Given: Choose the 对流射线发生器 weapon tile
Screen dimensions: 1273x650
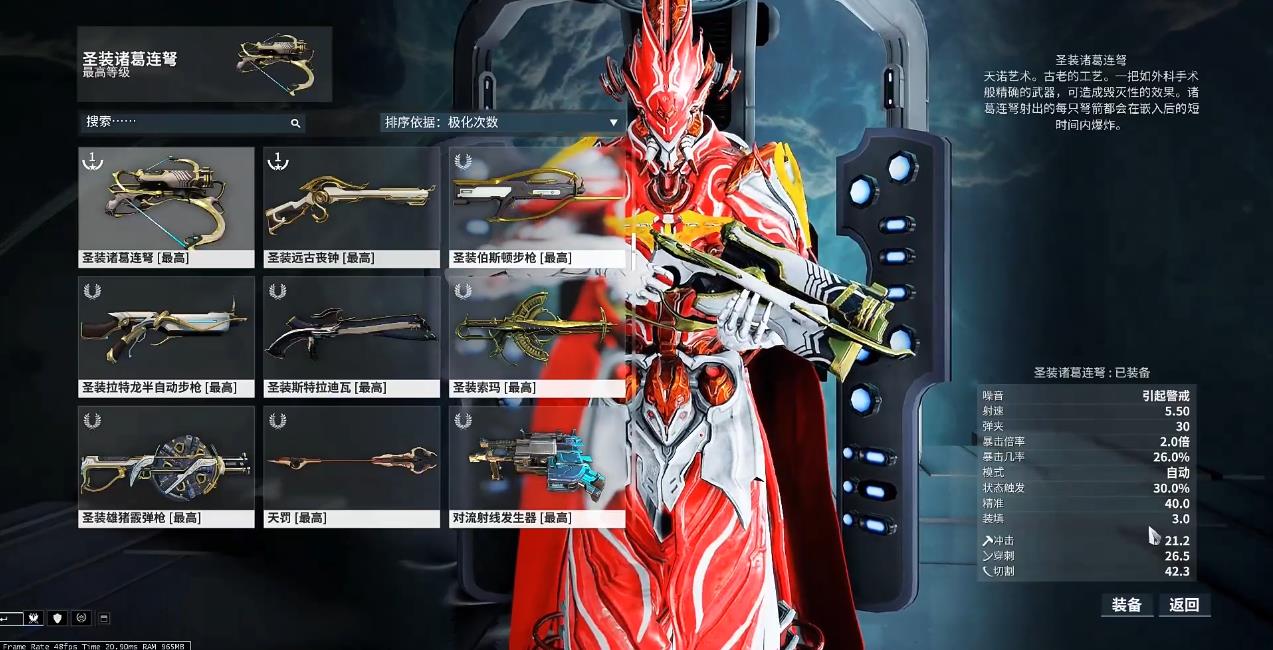Looking at the screenshot, I should tap(536, 466).
